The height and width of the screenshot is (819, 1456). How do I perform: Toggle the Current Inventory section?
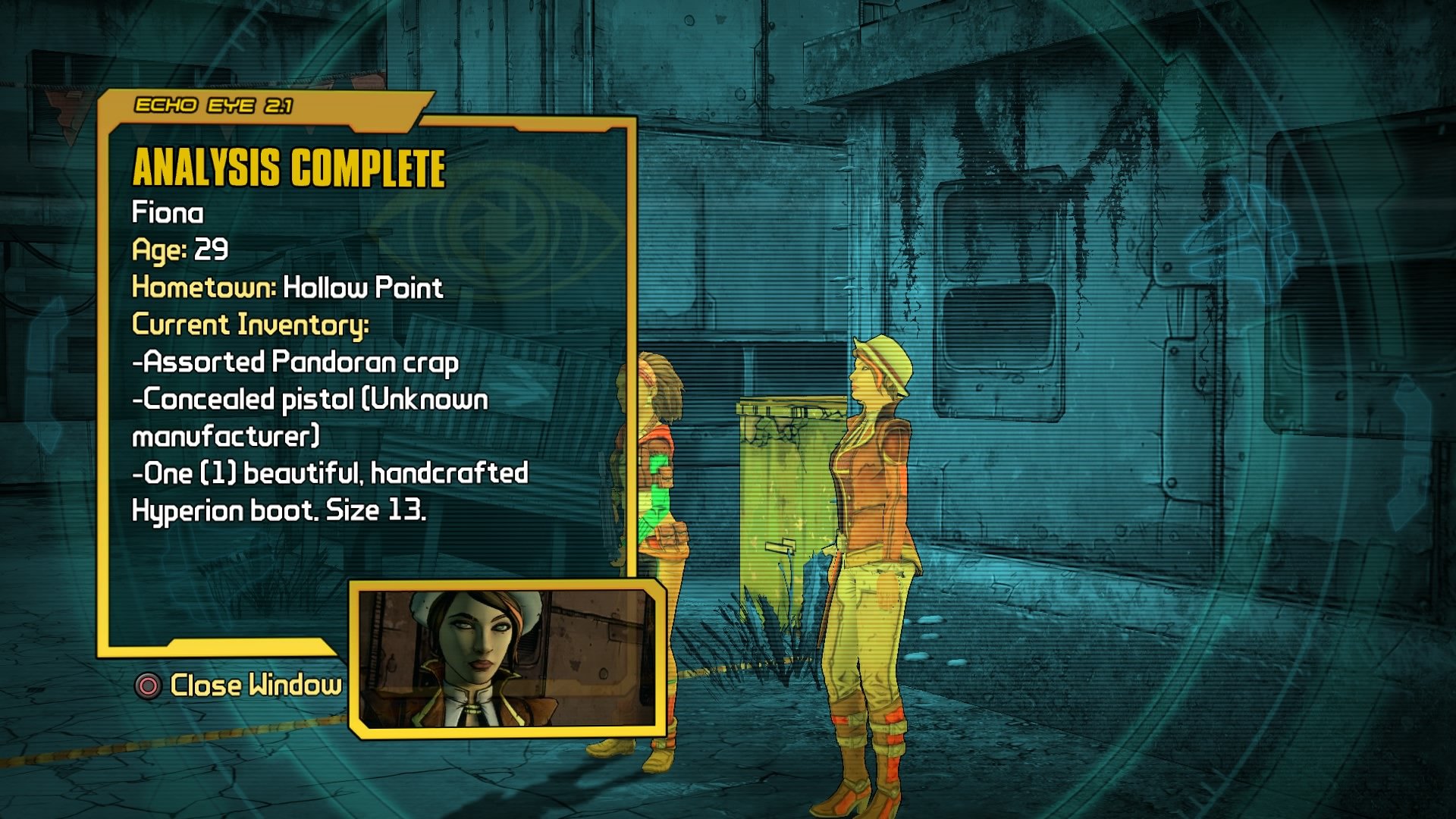250,326
